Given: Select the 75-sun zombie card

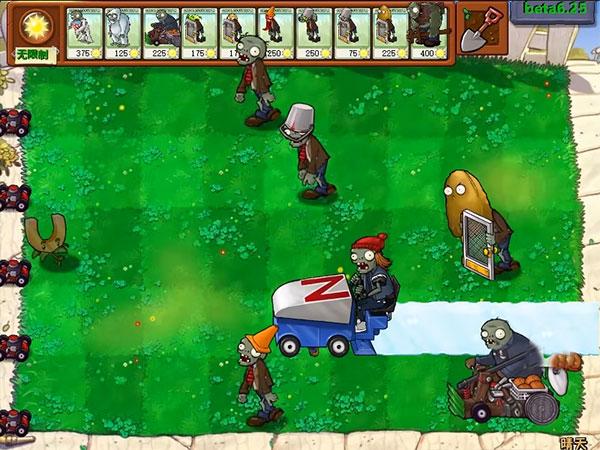Looking at the screenshot, I should [352, 32].
